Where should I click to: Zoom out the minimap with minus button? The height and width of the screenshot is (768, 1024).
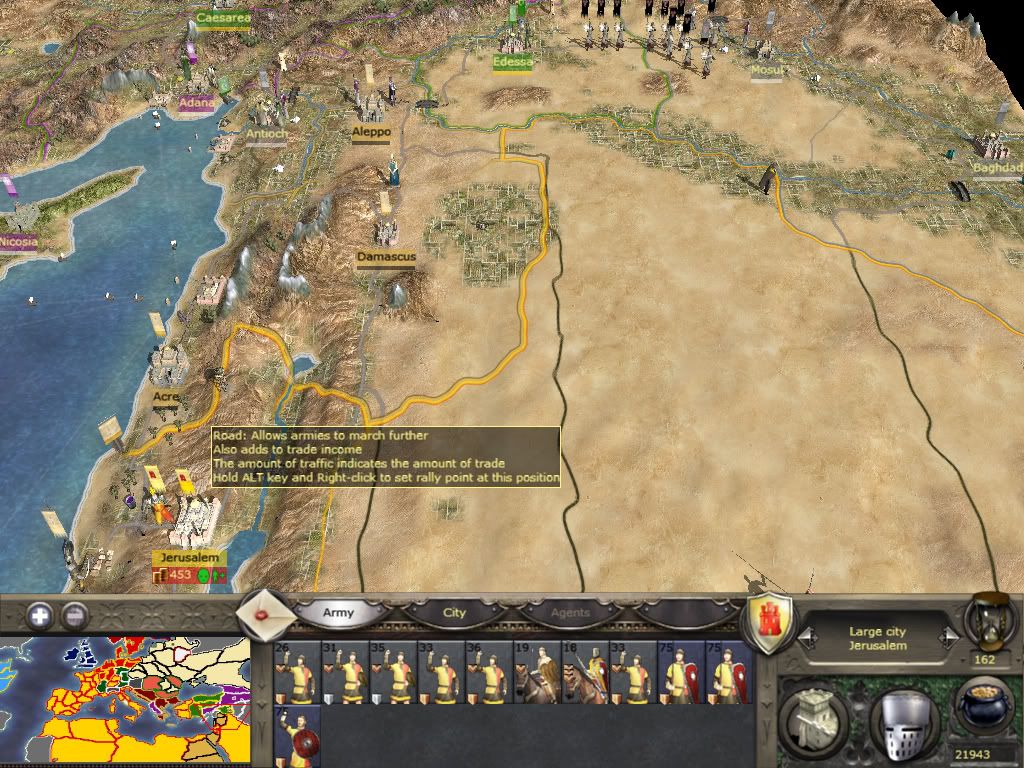pyautogui.click(x=74, y=615)
